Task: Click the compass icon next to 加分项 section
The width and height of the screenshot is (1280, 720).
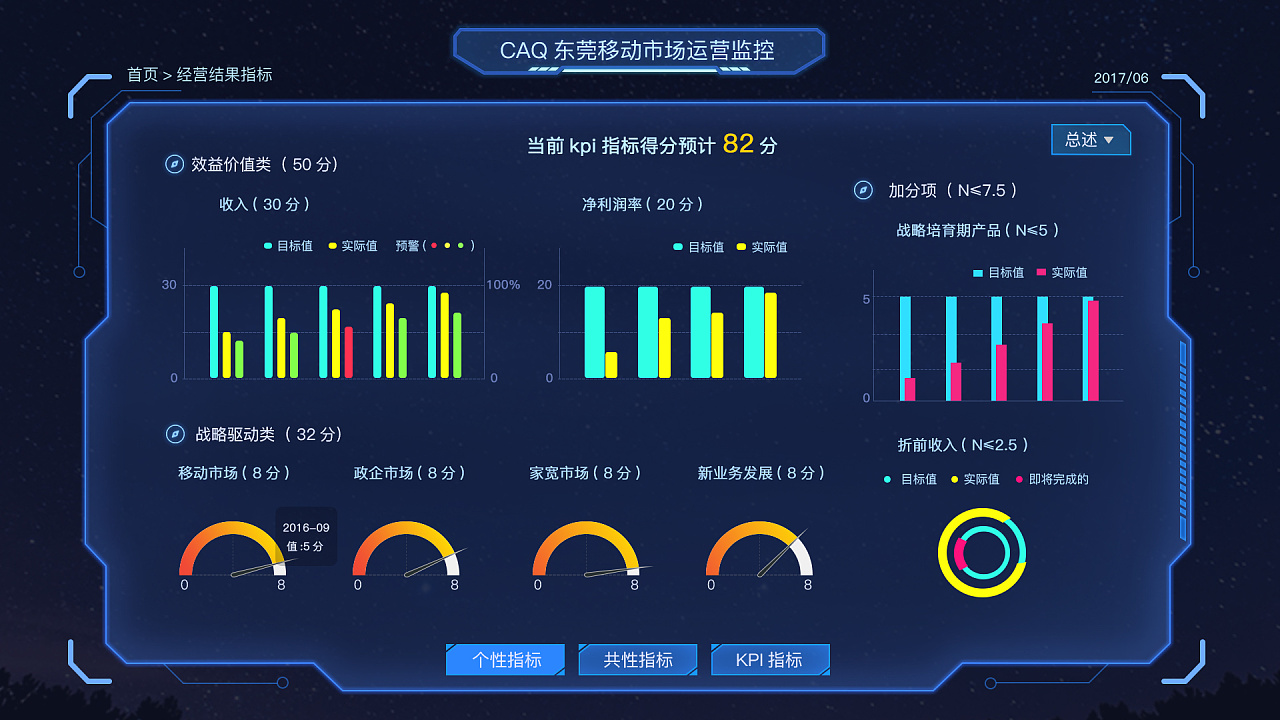Action: pos(862,189)
